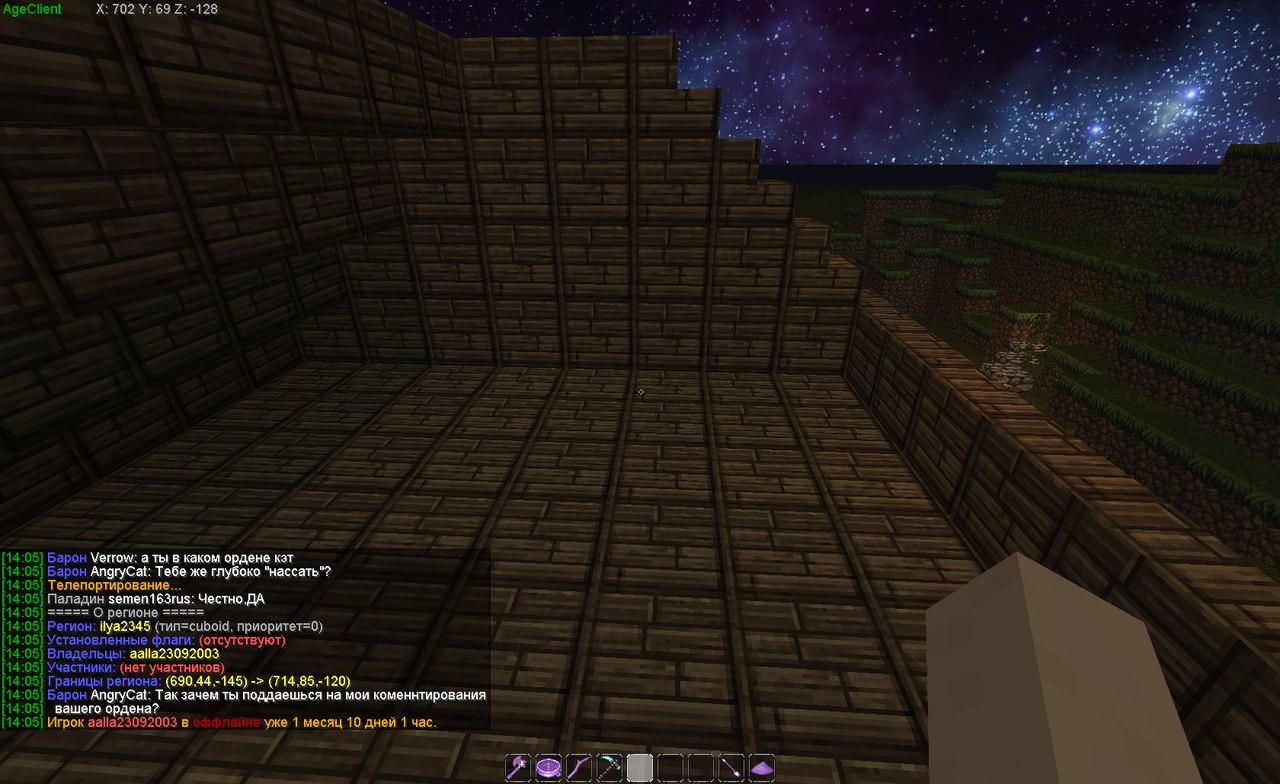
Task: Select the purple axe hotbar slot
Action: (518, 767)
